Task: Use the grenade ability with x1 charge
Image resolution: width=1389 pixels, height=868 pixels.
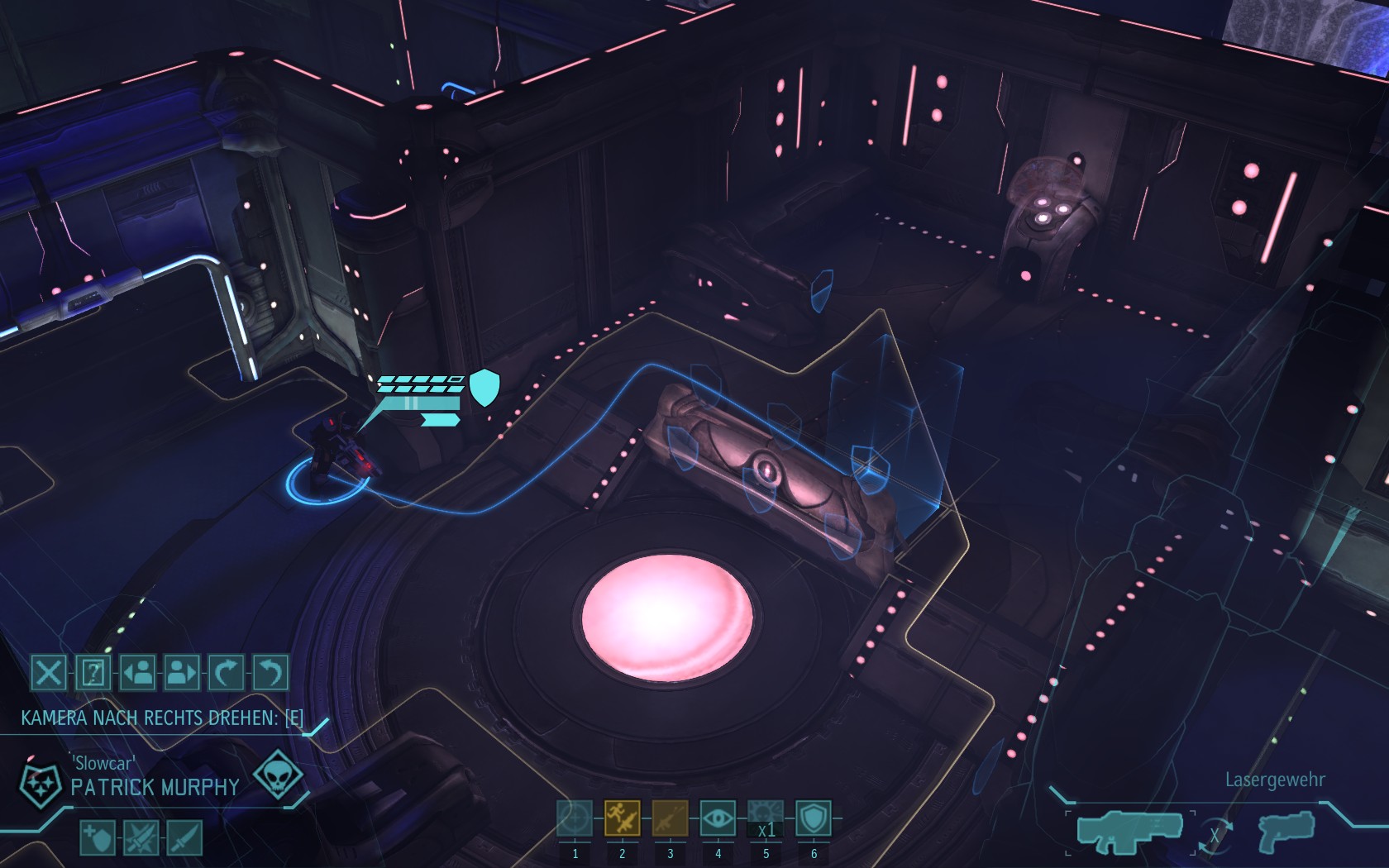Action: (766, 818)
